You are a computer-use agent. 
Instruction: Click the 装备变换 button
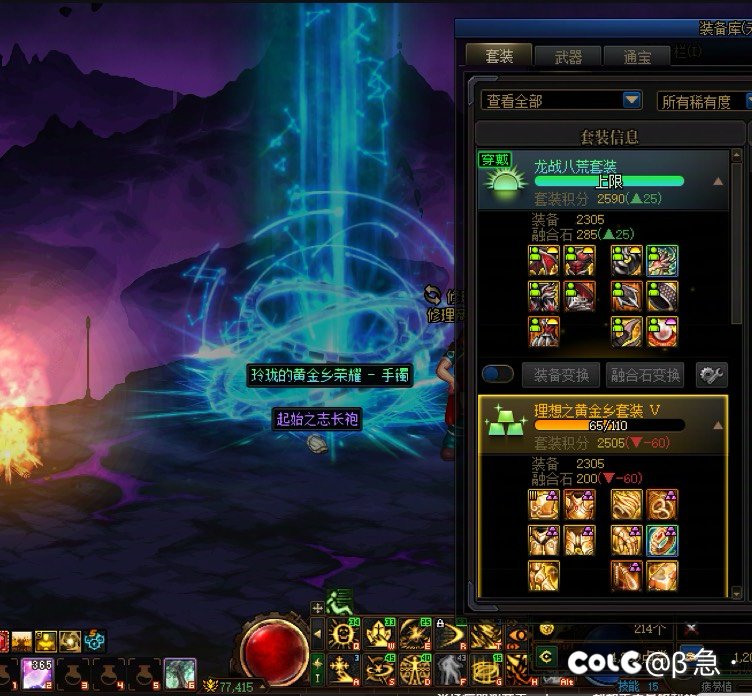coord(561,375)
